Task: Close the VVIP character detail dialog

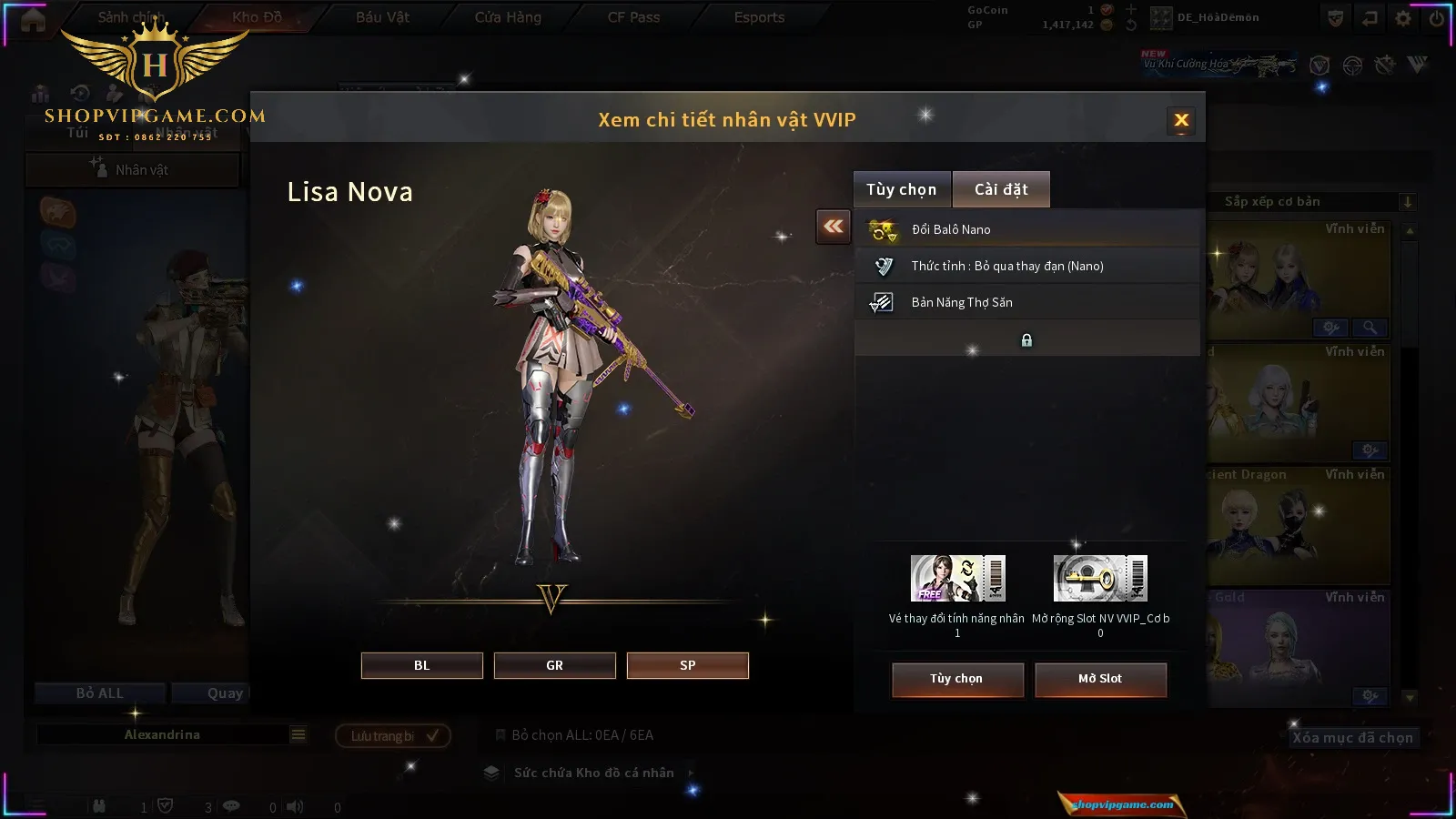Action: point(1181,120)
